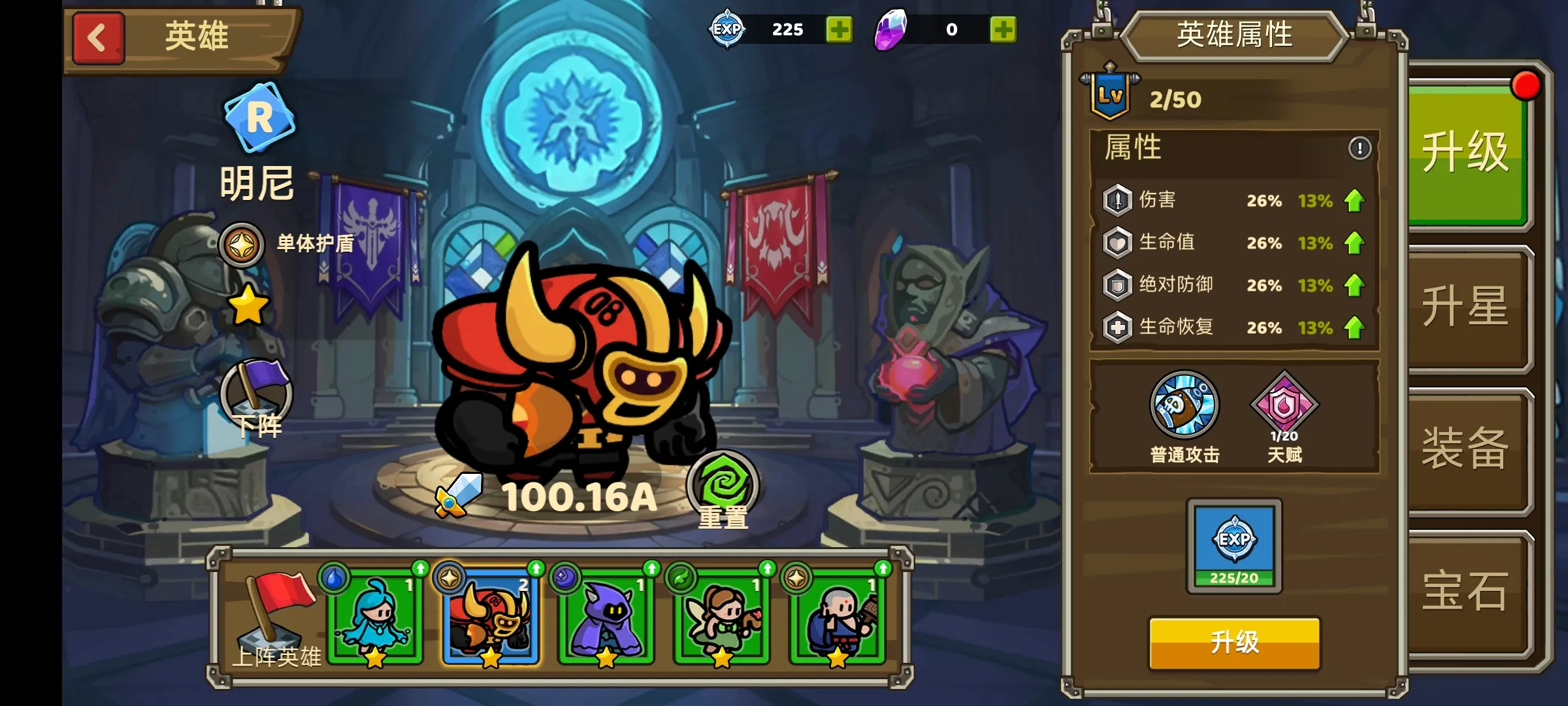Choose the purple hooded mage hero card
Image resolution: width=1568 pixels, height=706 pixels.
(x=606, y=618)
